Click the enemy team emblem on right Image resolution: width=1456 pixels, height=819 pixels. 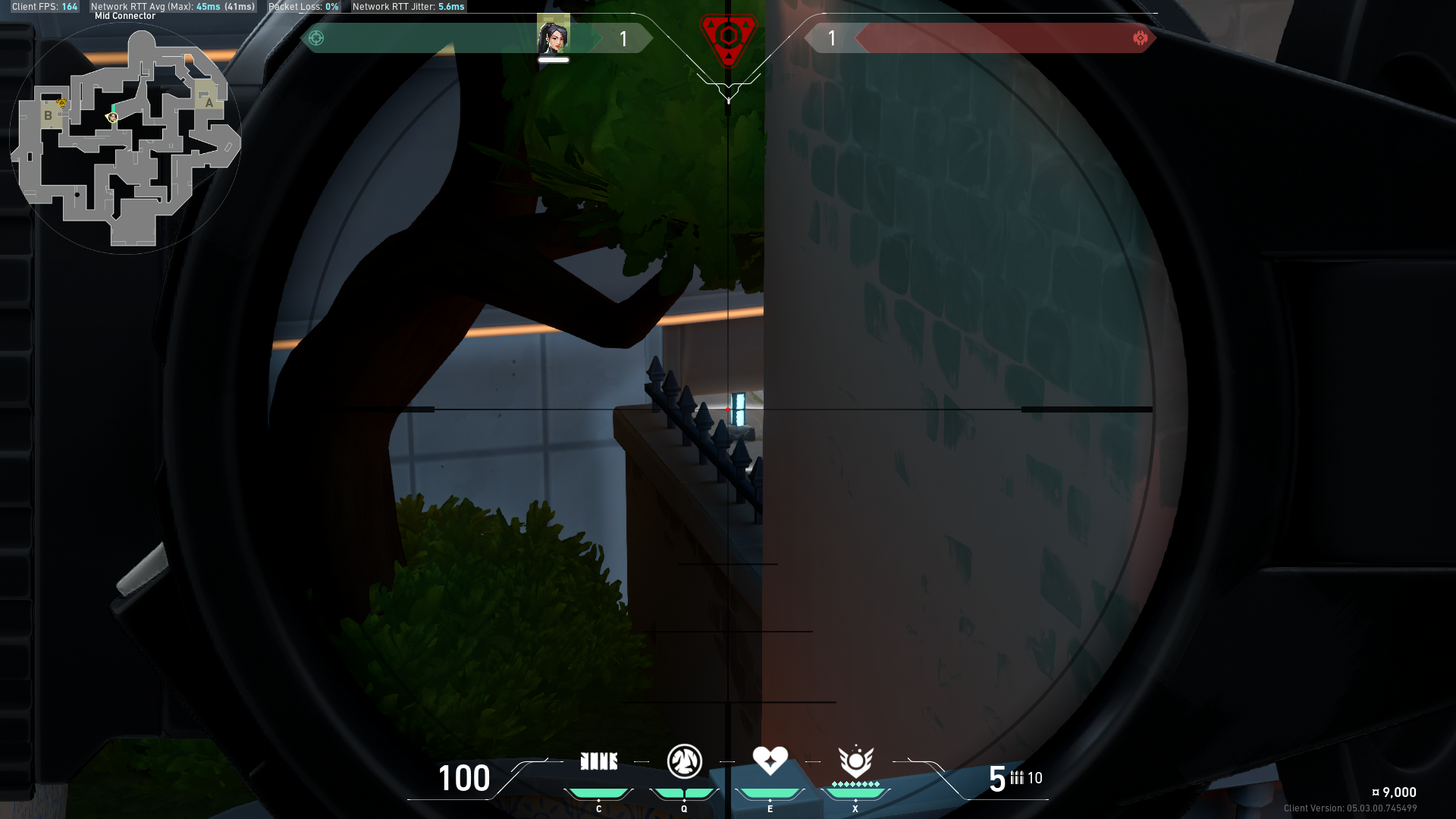pos(1141,37)
